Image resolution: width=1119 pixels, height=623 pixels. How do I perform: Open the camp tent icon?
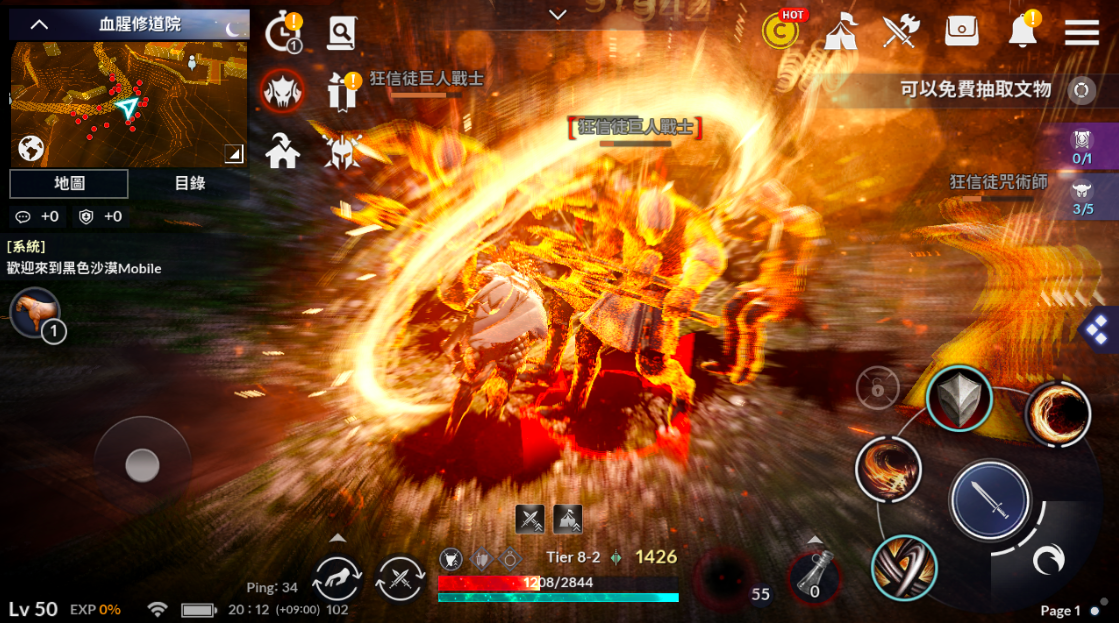[840, 32]
